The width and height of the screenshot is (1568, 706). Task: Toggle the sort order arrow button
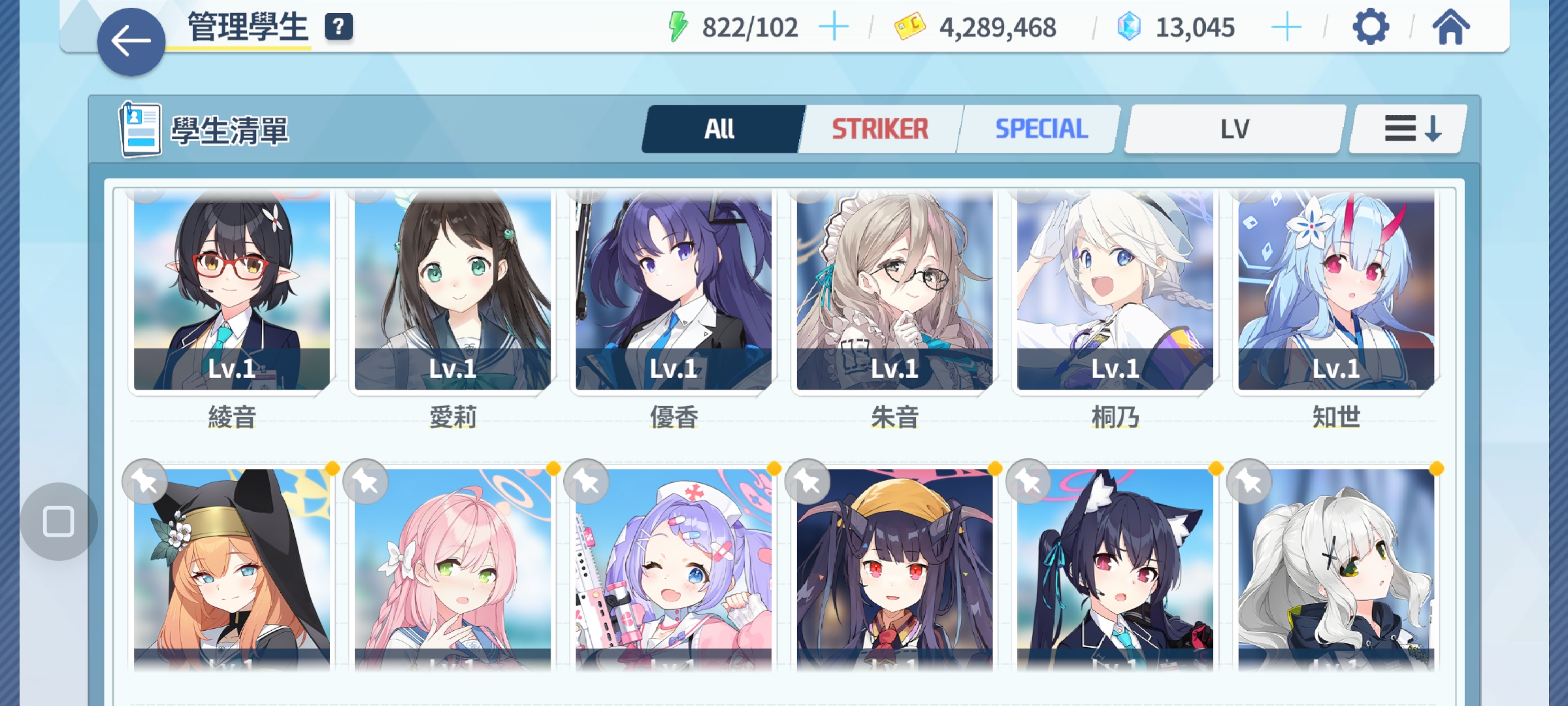pos(1411,129)
